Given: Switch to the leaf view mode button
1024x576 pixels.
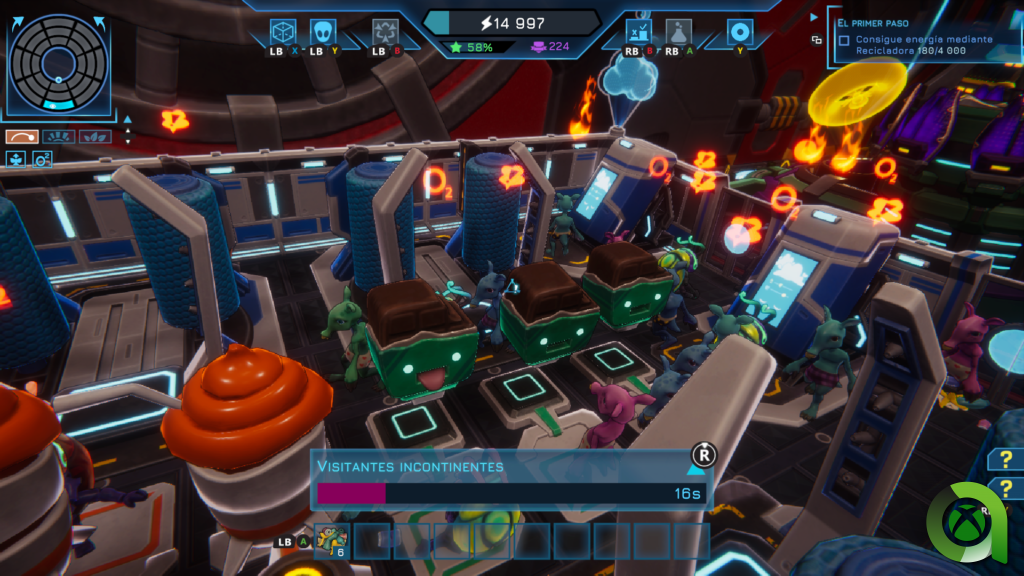Looking at the screenshot, I should (x=96, y=136).
